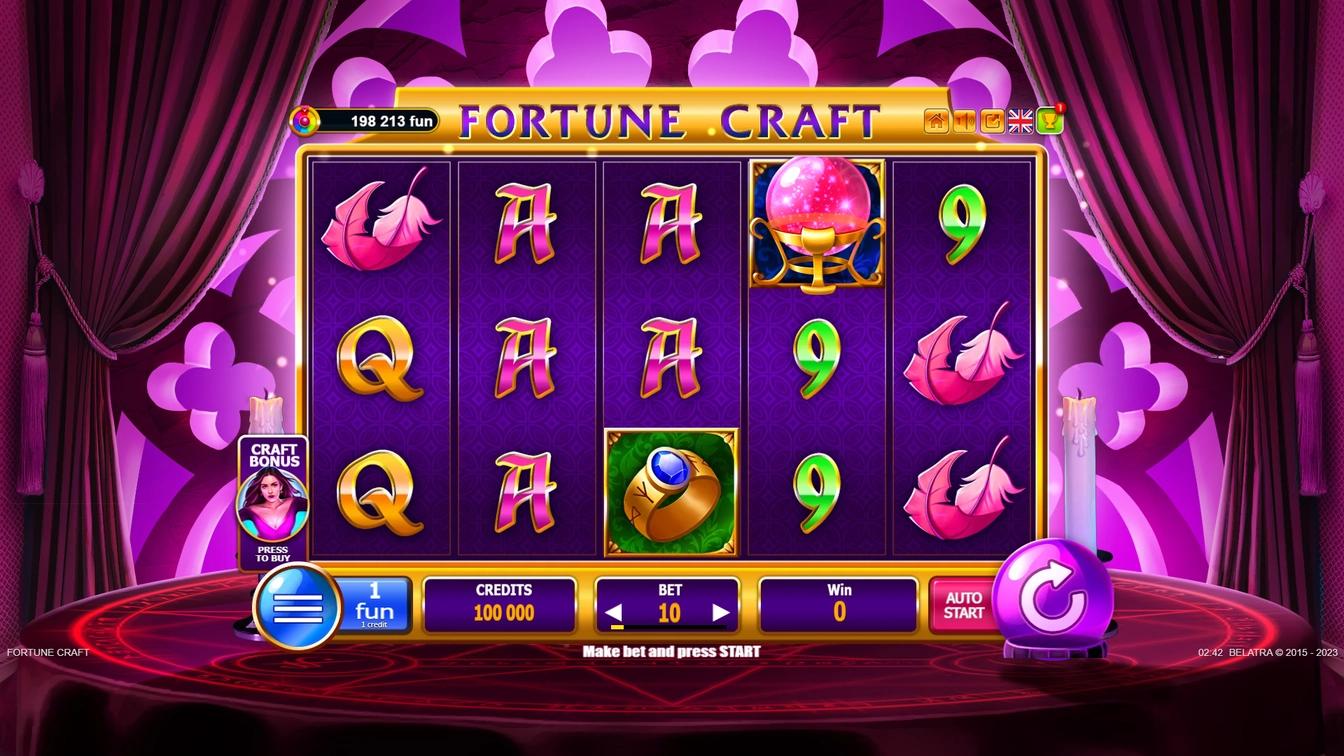This screenshot has height=756, width=1344.
Task: Click the home icon in top right corner
Action: pyautogui.click(x=935, y=120)
